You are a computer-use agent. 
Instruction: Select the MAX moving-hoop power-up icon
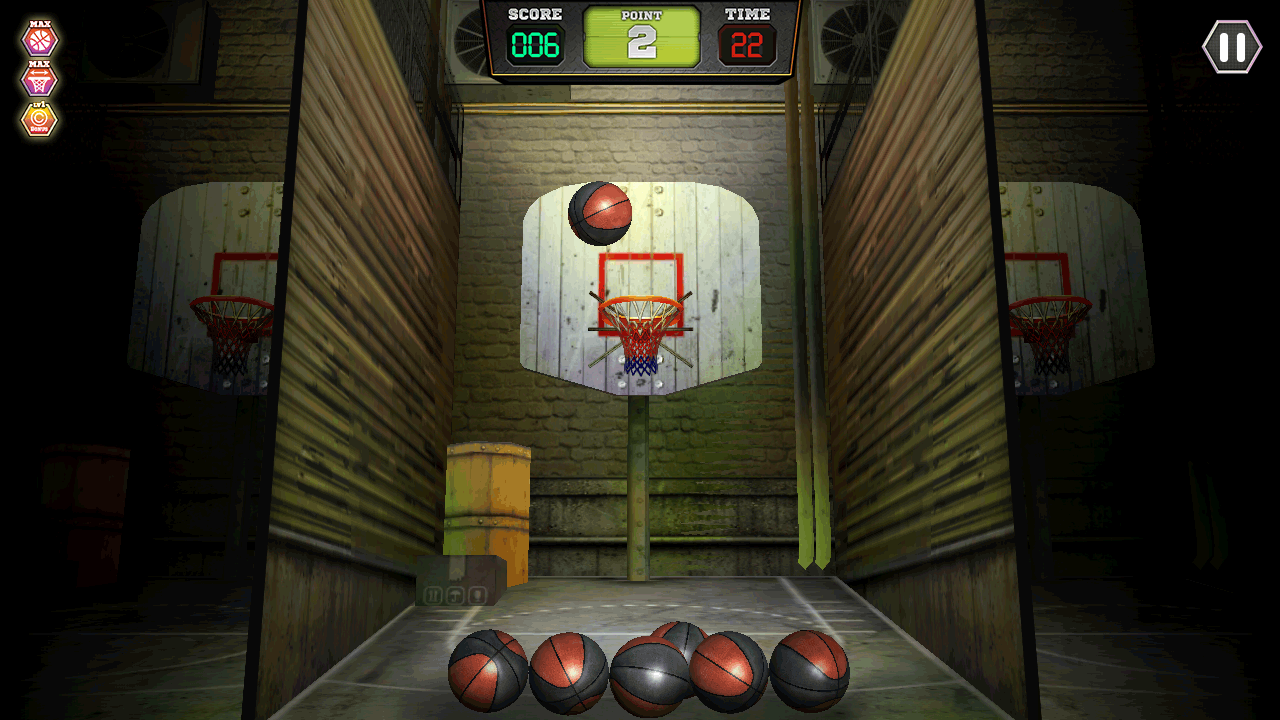40,80
